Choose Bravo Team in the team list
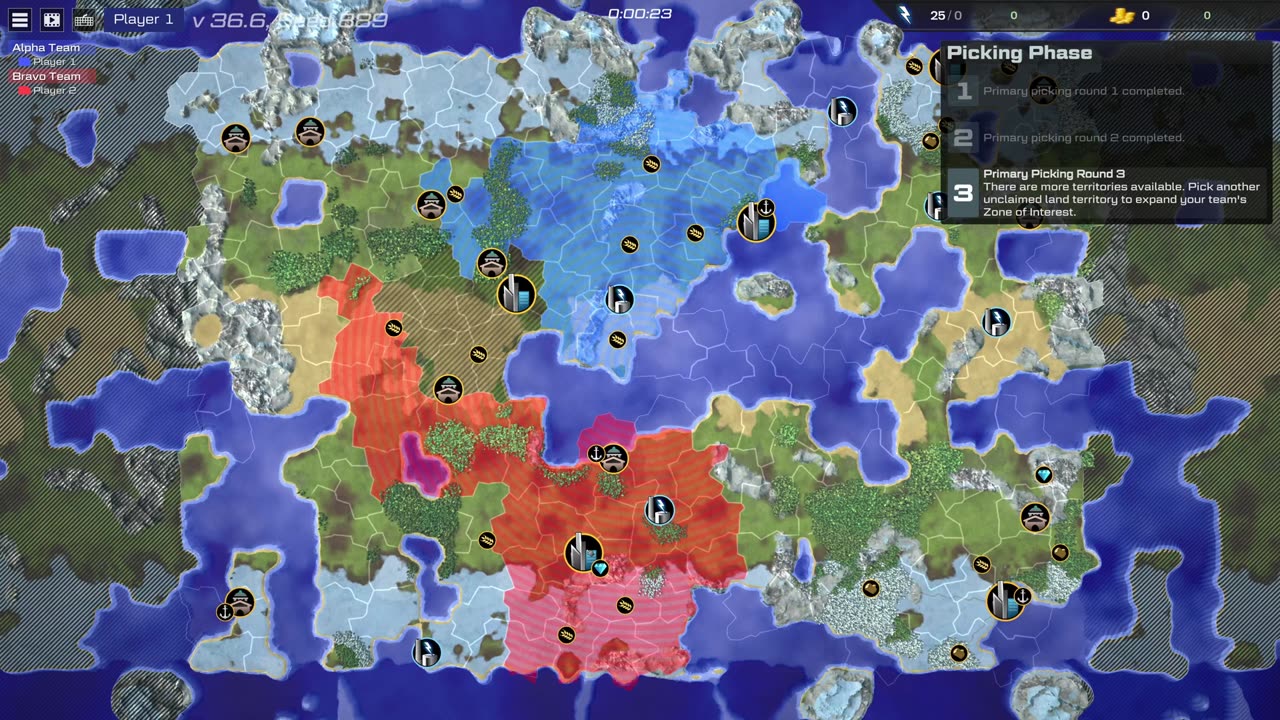 pos(46,76)
